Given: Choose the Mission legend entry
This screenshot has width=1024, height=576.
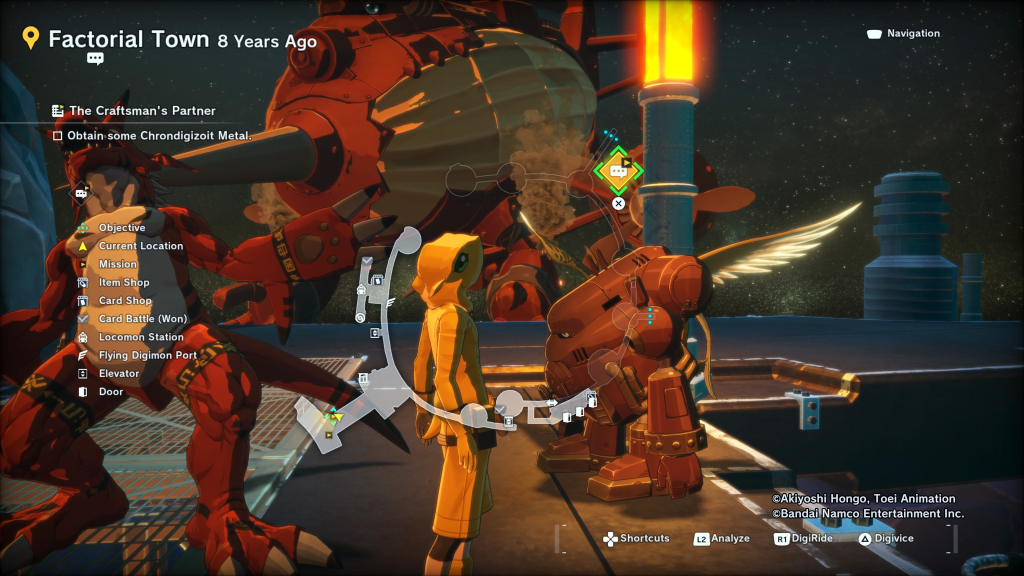Looking at the screenshot, I should click(x=117, y=264).
